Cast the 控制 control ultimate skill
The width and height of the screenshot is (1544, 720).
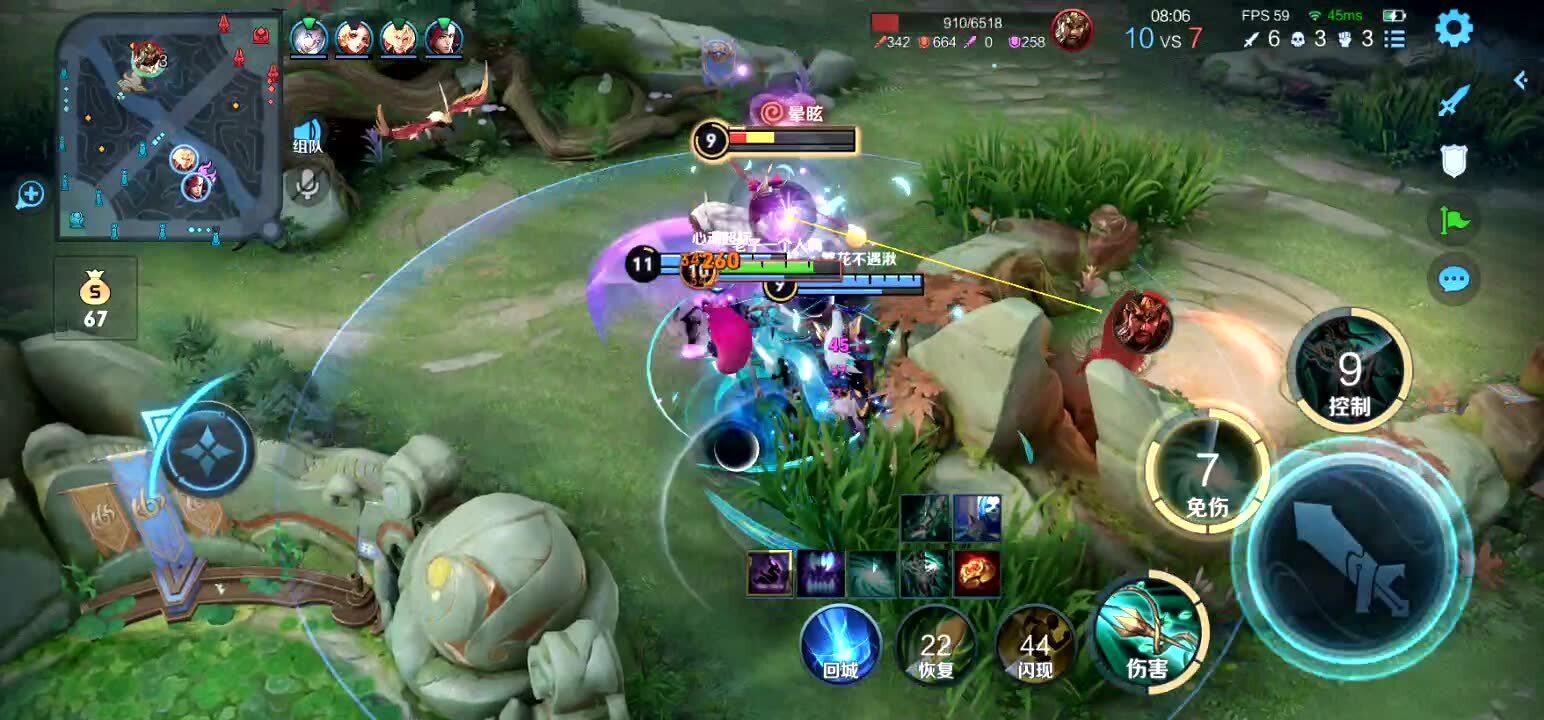1349,370
